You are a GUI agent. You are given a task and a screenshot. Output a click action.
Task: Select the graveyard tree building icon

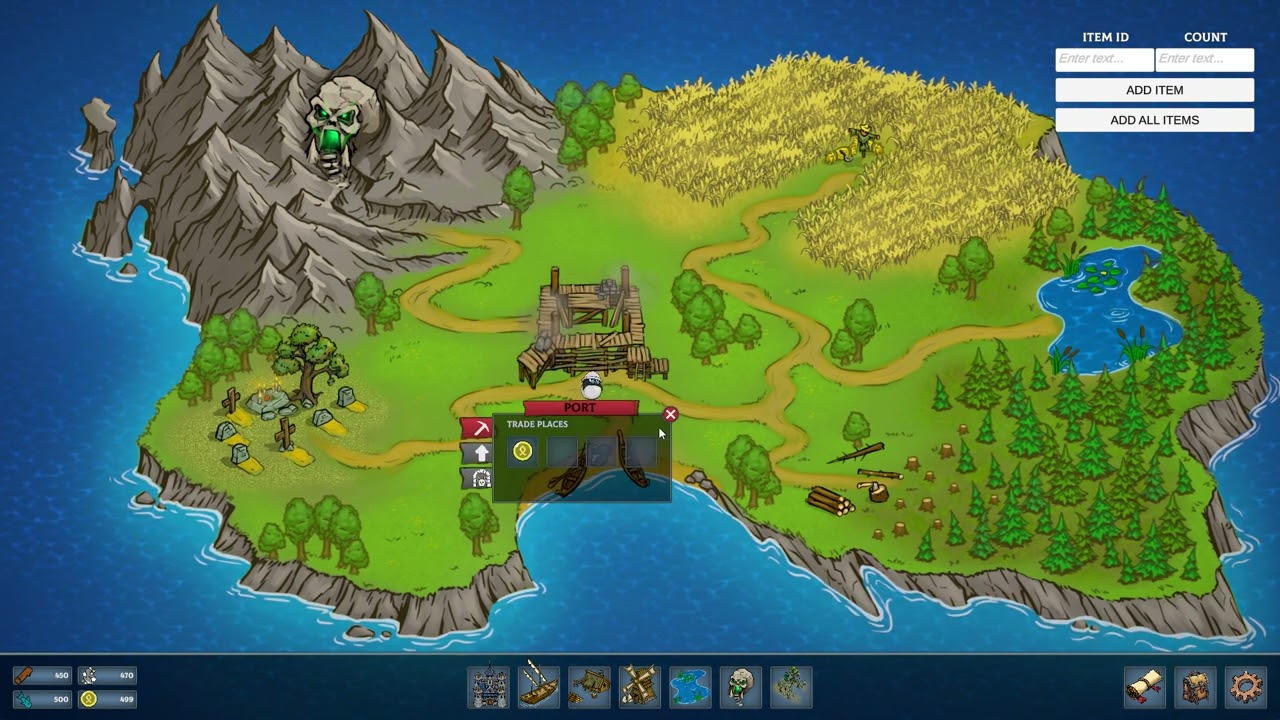pyautogui.click(x=791, y=687)
